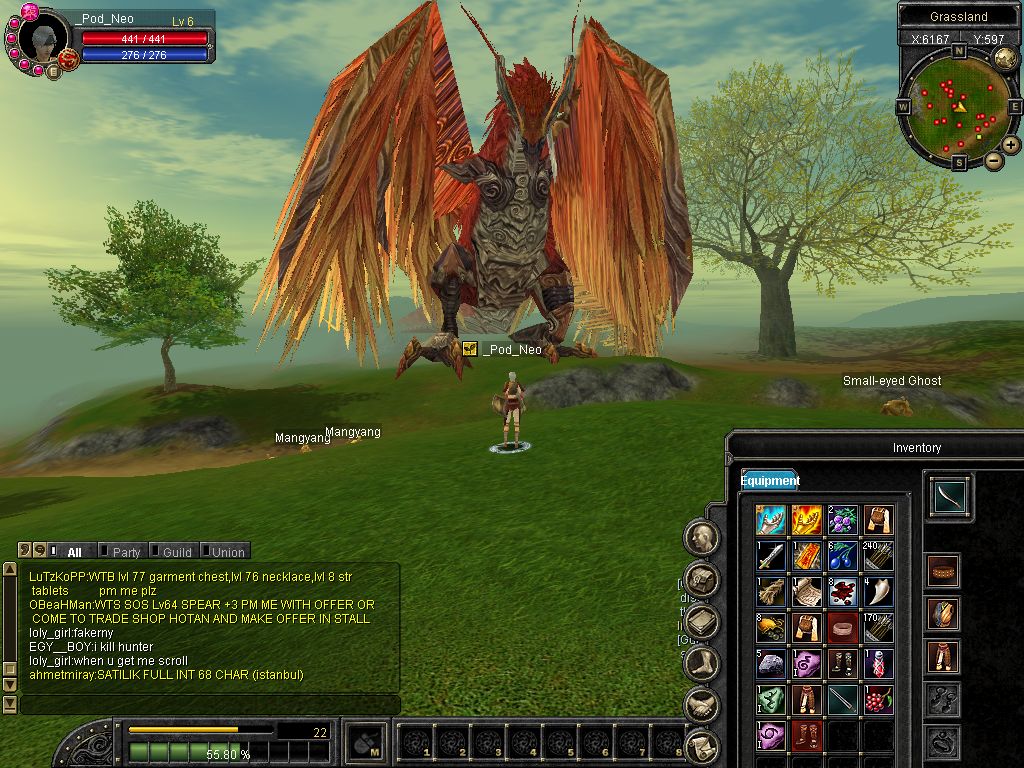Select the 240 arrows quiver slot
Viewport: 1024px width, 768px height.
pyautogui.click(x=878, y=555)
